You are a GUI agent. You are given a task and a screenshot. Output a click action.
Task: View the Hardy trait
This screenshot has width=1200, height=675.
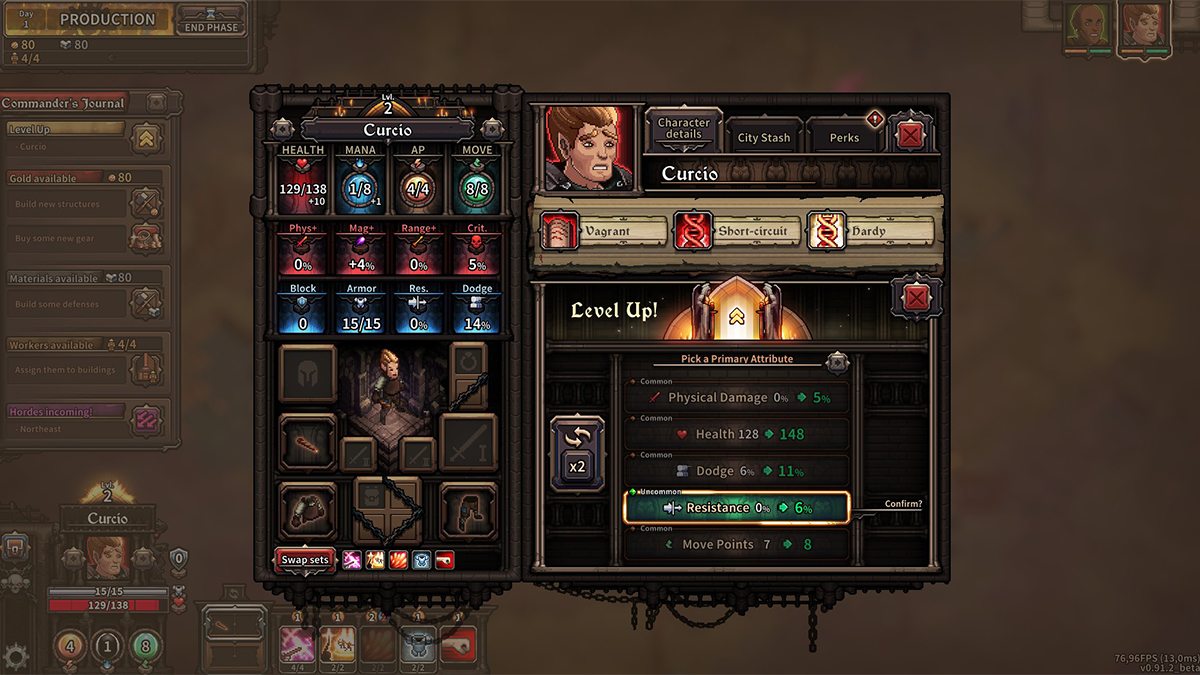(x=870, y=231)
